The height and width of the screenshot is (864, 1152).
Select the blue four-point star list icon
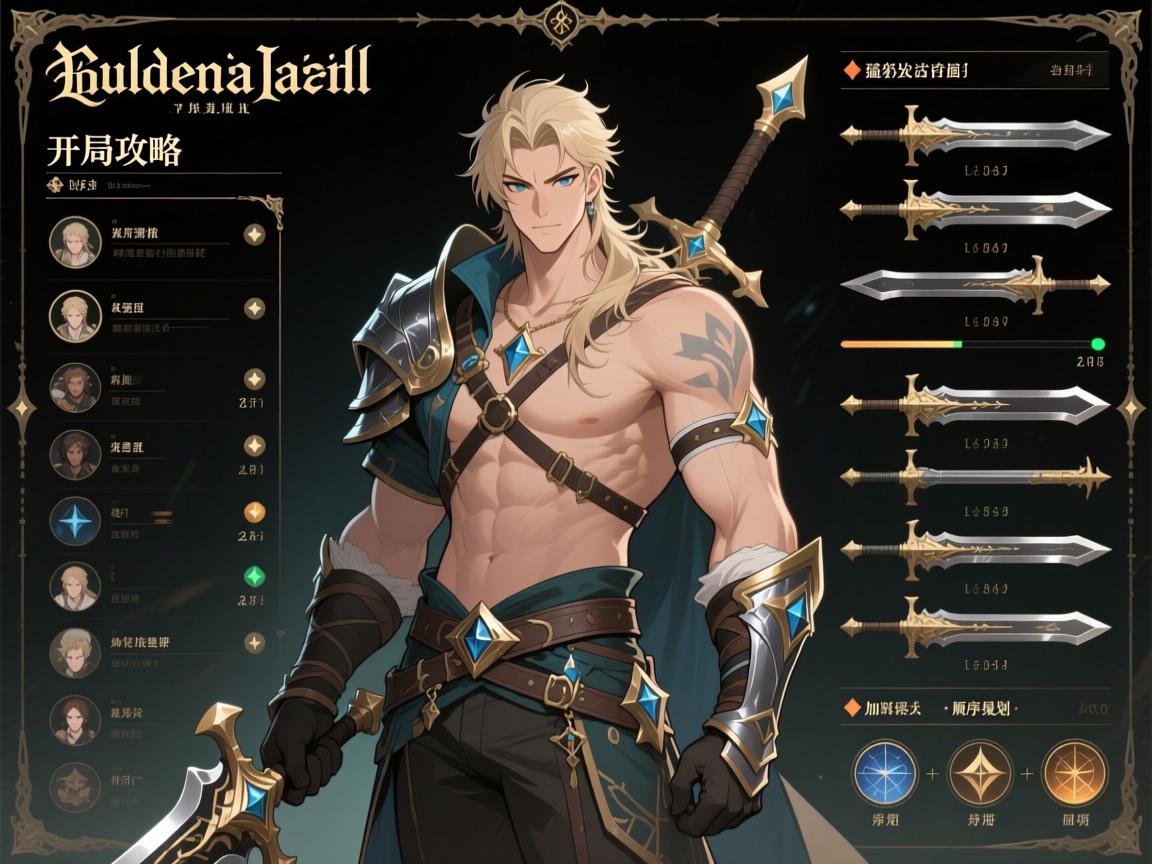point(75,521)
